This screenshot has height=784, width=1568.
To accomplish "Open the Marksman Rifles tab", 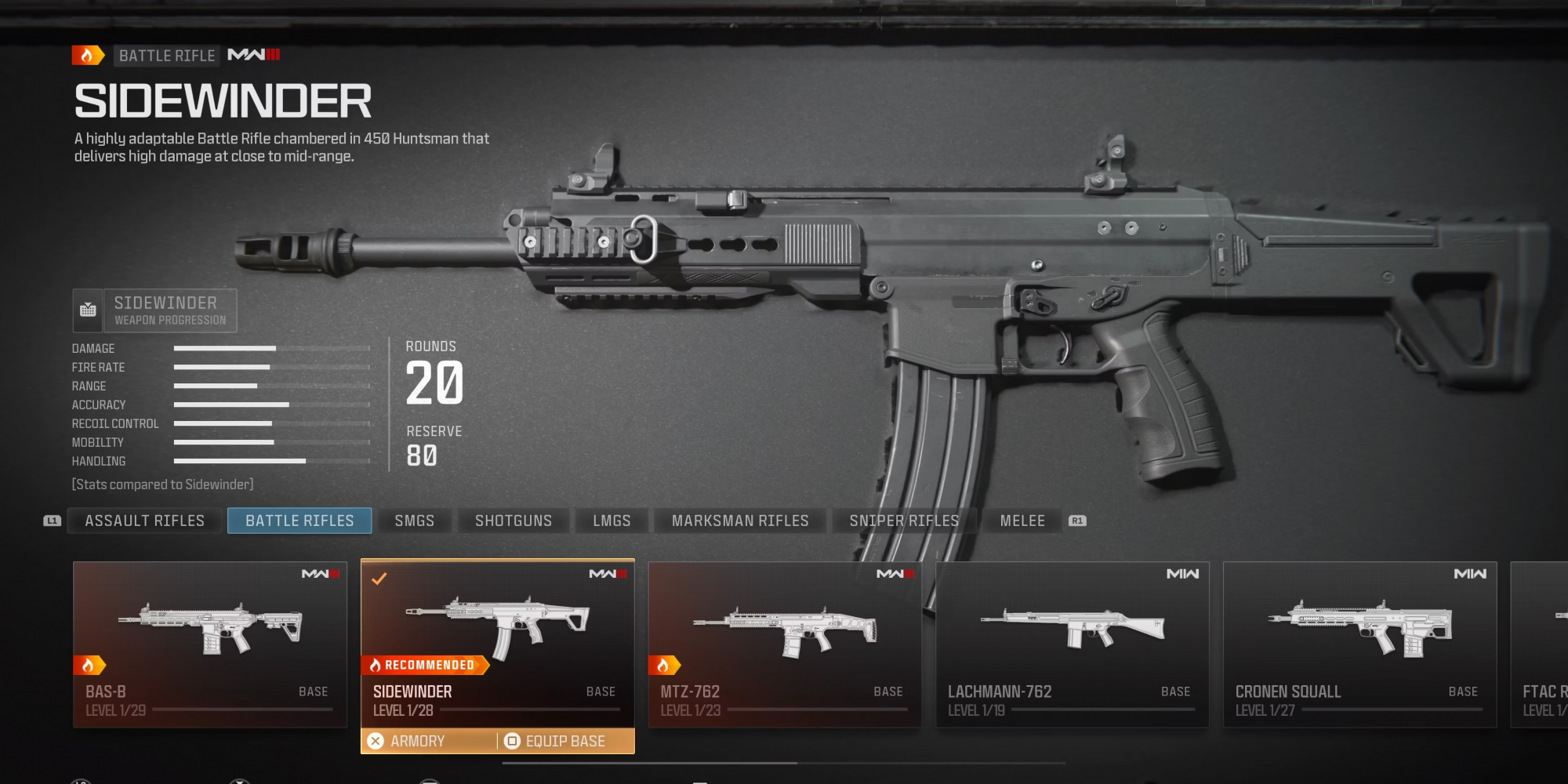I will [740, 521].
